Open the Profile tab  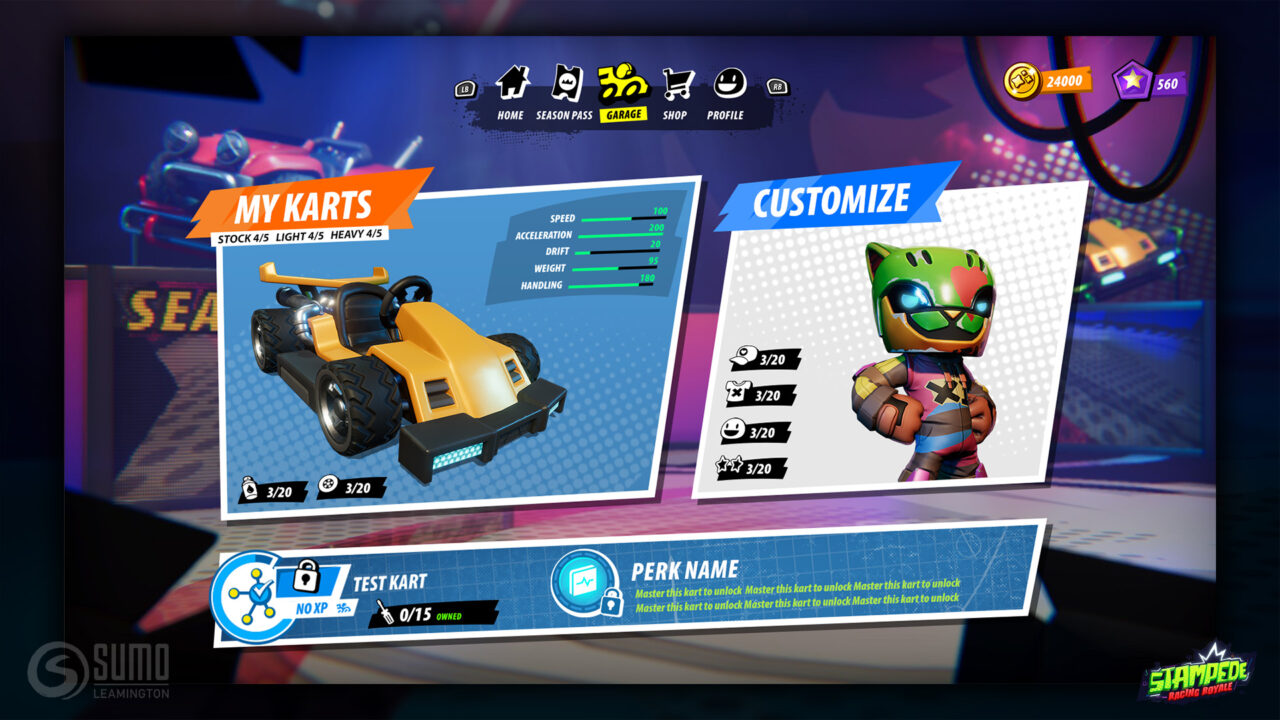(726, 91)
